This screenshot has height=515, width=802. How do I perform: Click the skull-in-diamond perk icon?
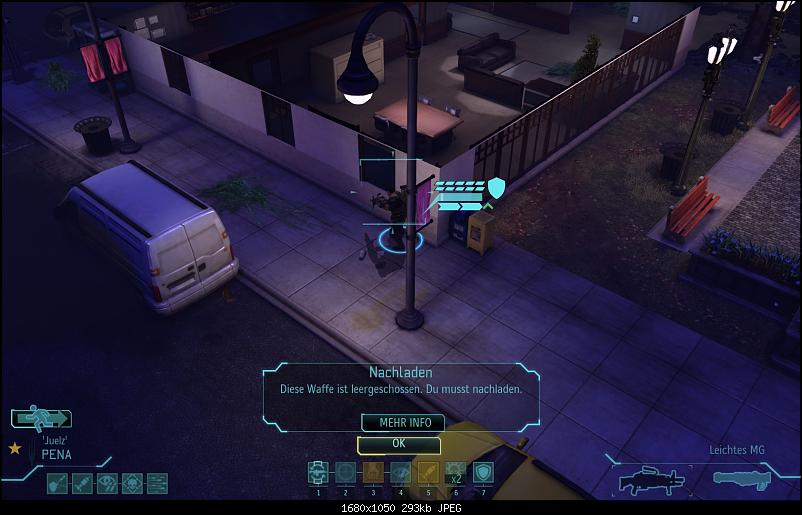tap(132, 484)
